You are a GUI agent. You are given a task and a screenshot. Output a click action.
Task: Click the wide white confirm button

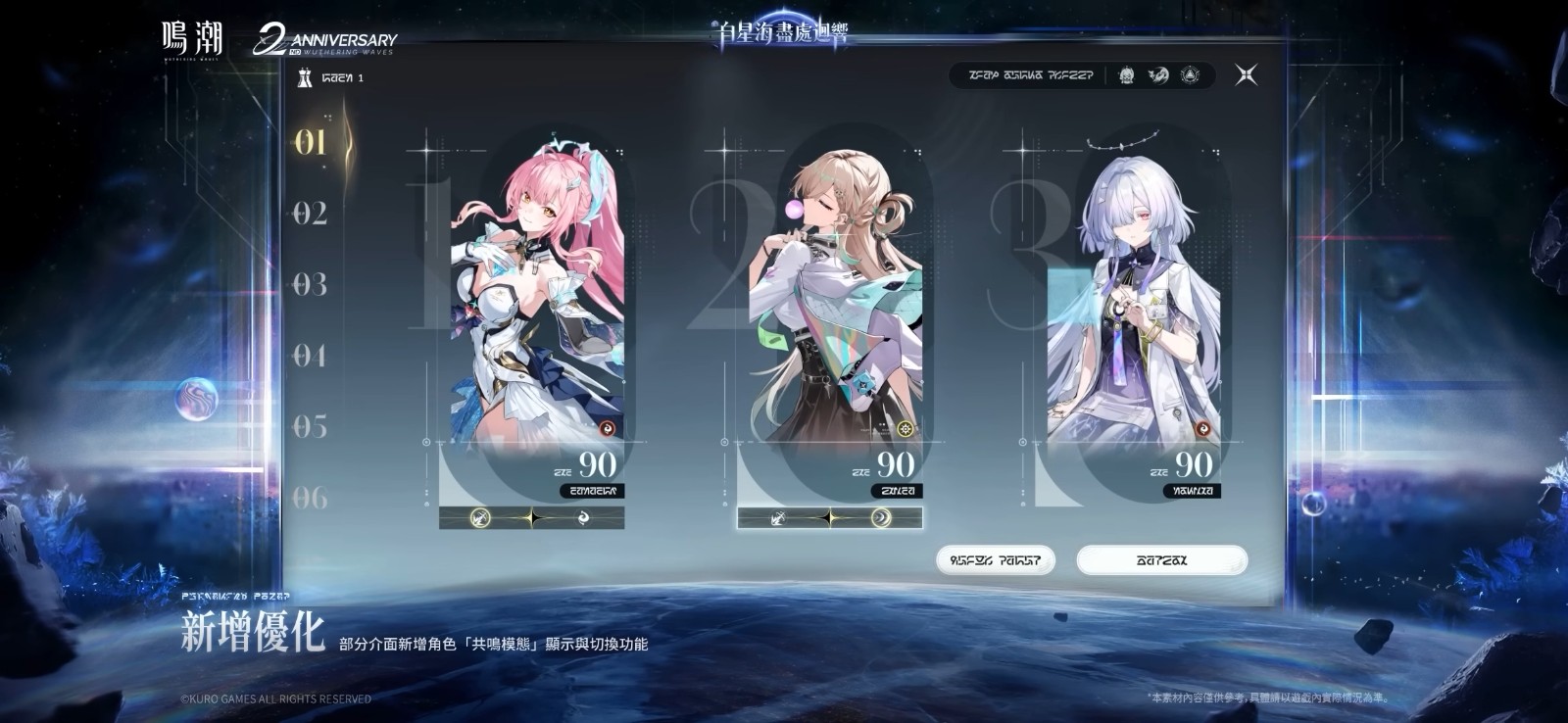(1161, 560)
